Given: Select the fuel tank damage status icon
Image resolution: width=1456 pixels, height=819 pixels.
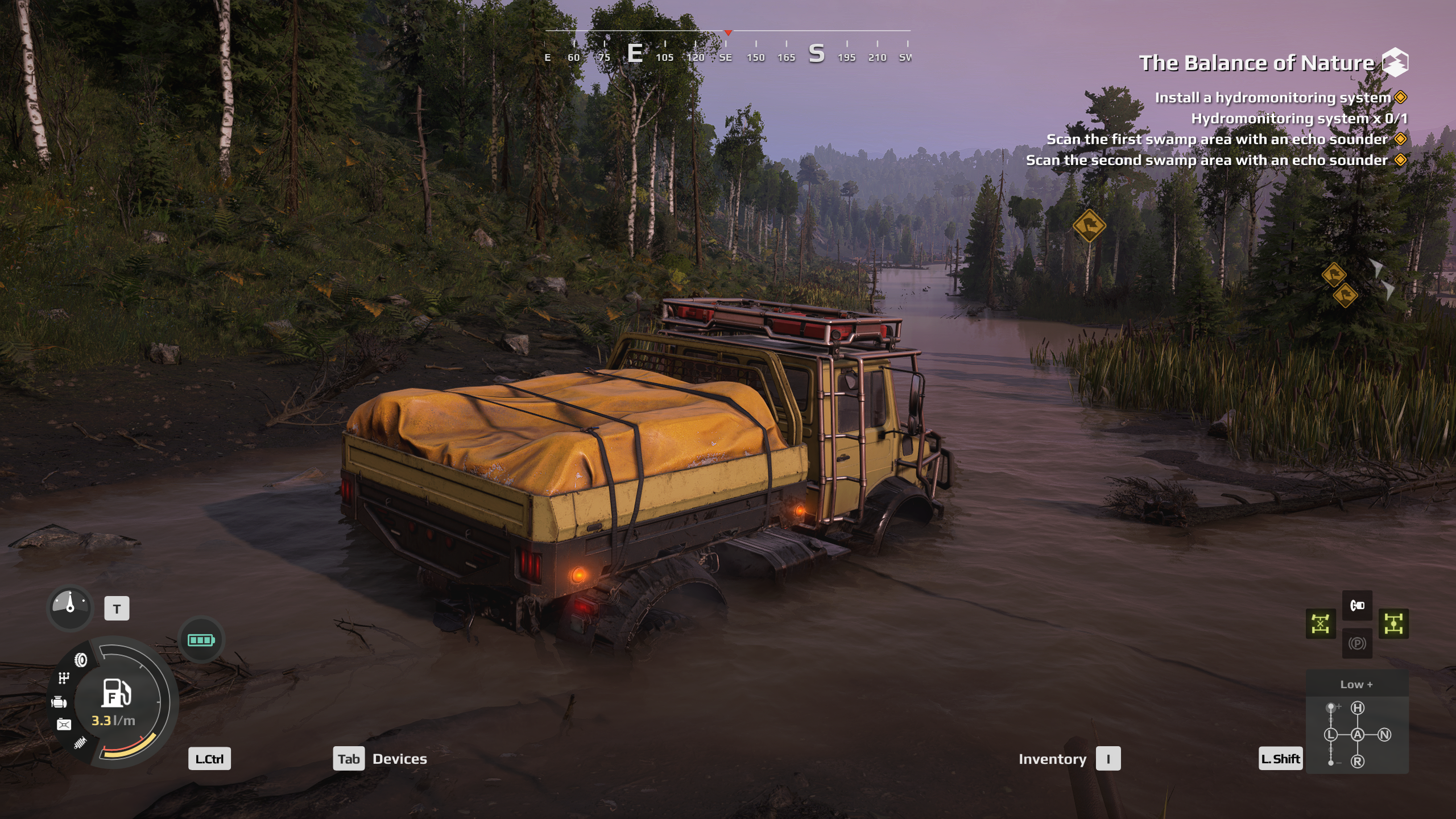Looking at the screenshot, I should coord(64,724).
